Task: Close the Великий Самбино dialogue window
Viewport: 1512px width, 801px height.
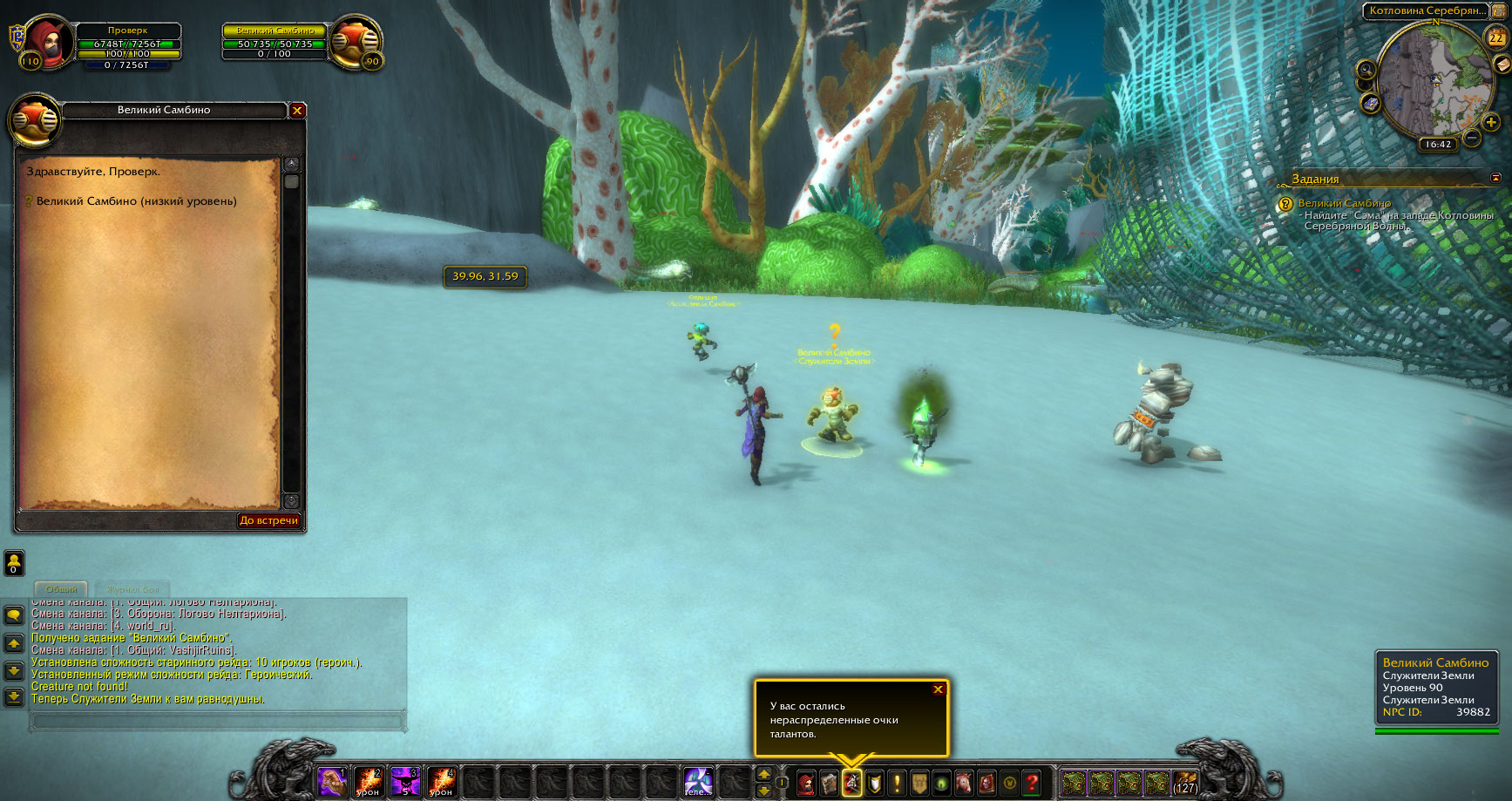Action: pos(297,111)
